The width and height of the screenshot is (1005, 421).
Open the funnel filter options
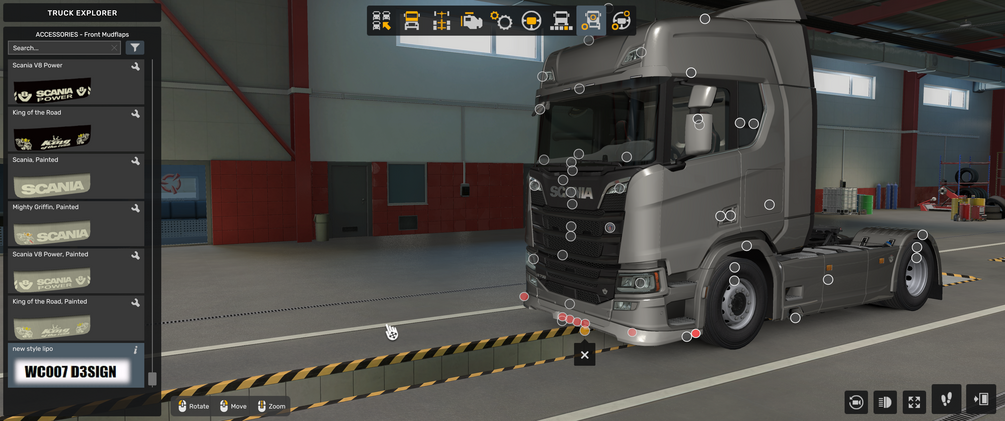(x=135, y=48)
